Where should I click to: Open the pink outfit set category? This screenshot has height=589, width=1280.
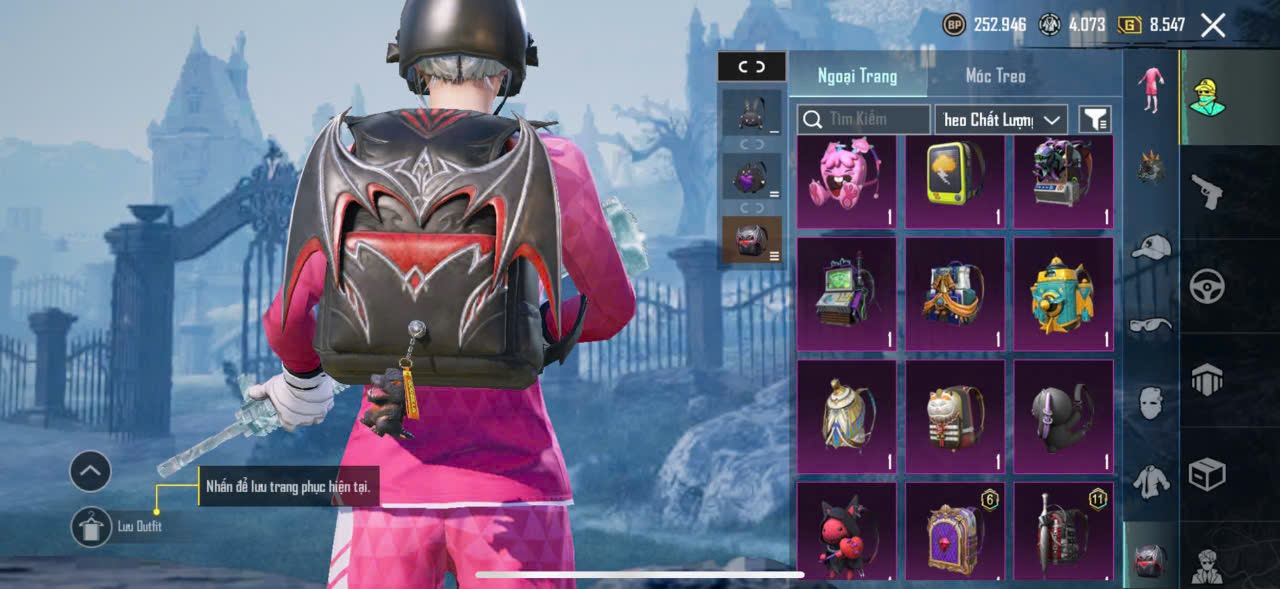[1151, 90]
